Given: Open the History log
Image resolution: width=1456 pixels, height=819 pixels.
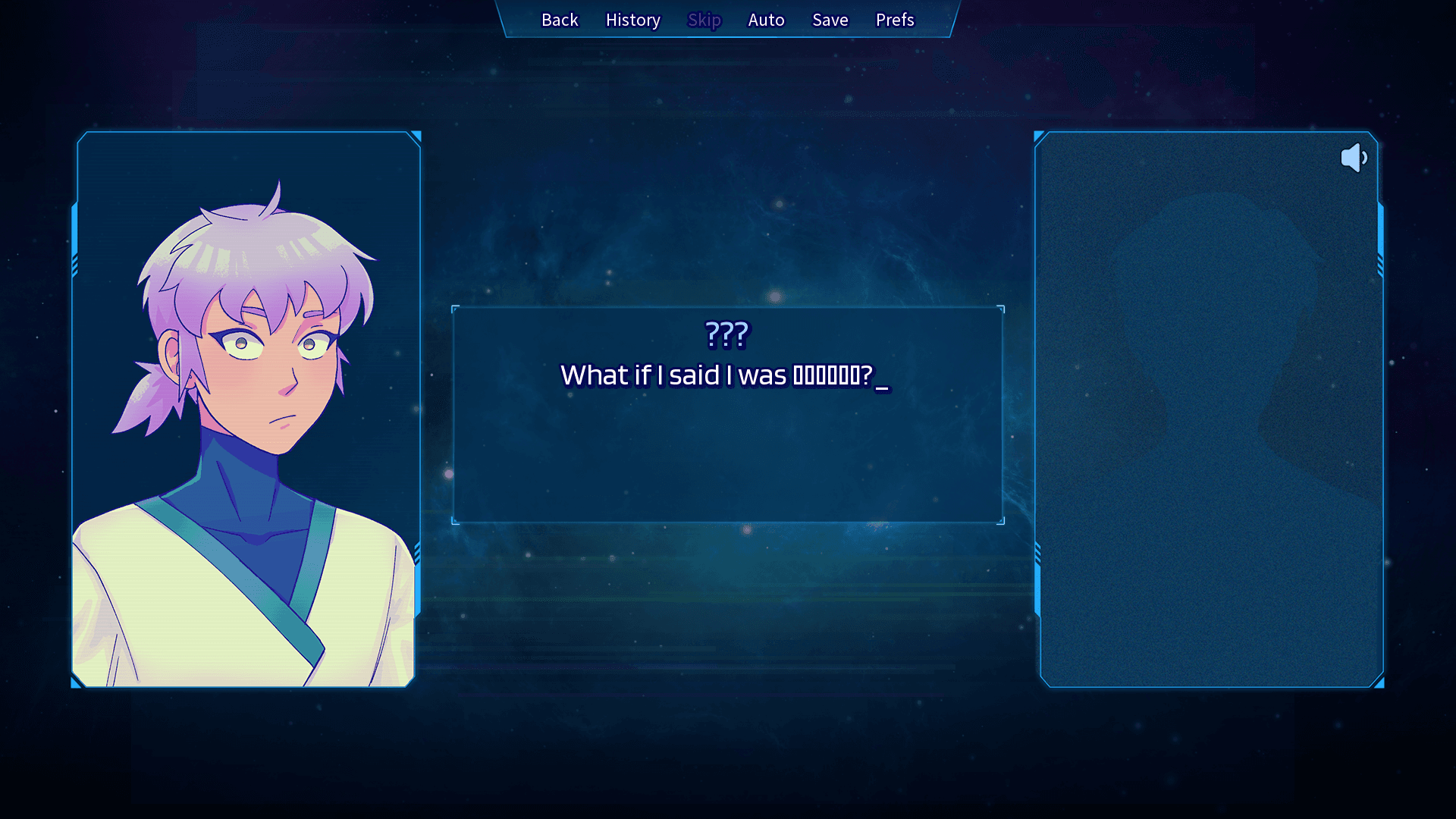Looking at the screenshot, I should (632, 20).
